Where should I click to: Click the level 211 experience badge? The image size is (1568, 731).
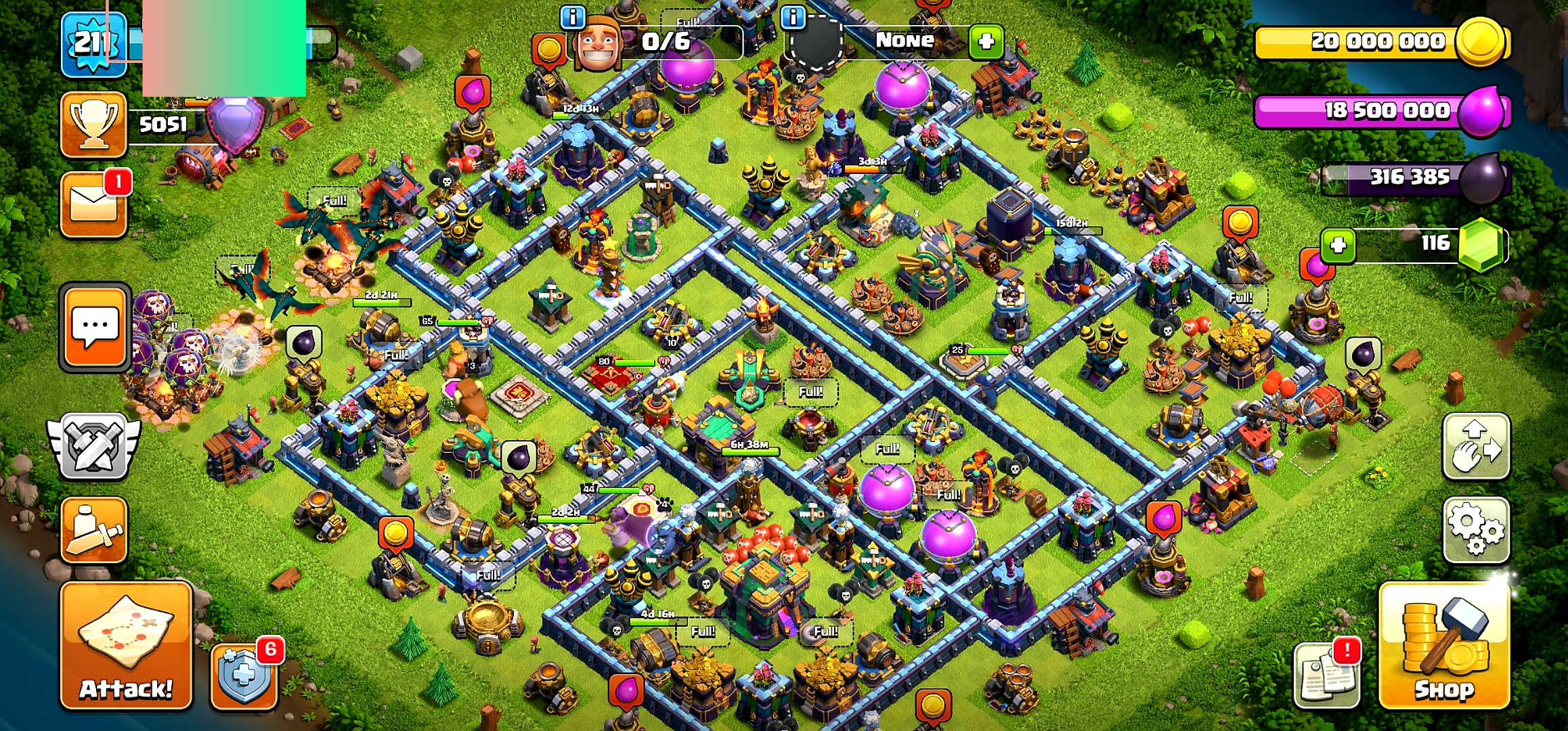coord(93,44)
